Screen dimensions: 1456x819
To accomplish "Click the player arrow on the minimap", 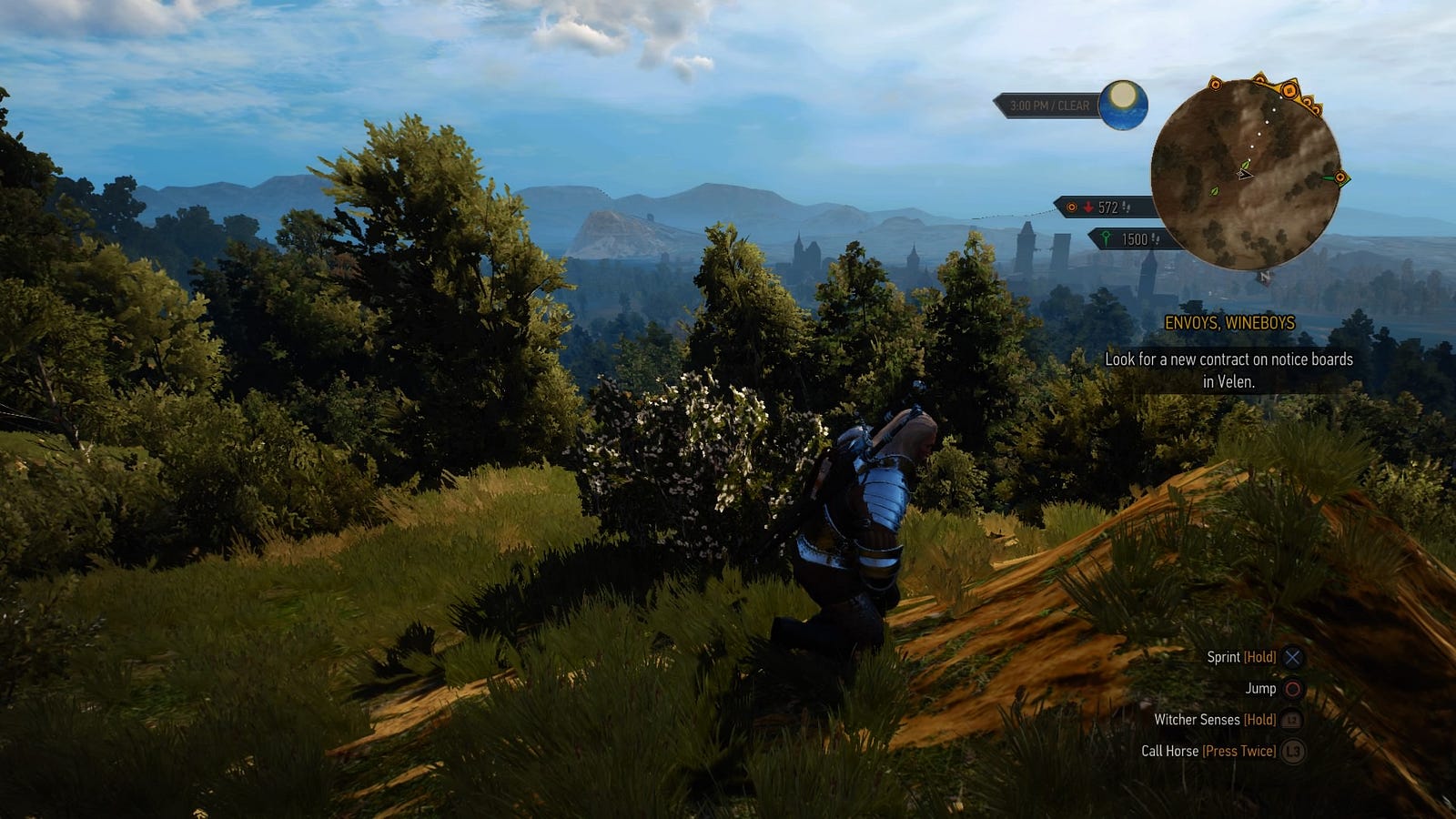I will tap(1244, 172).
